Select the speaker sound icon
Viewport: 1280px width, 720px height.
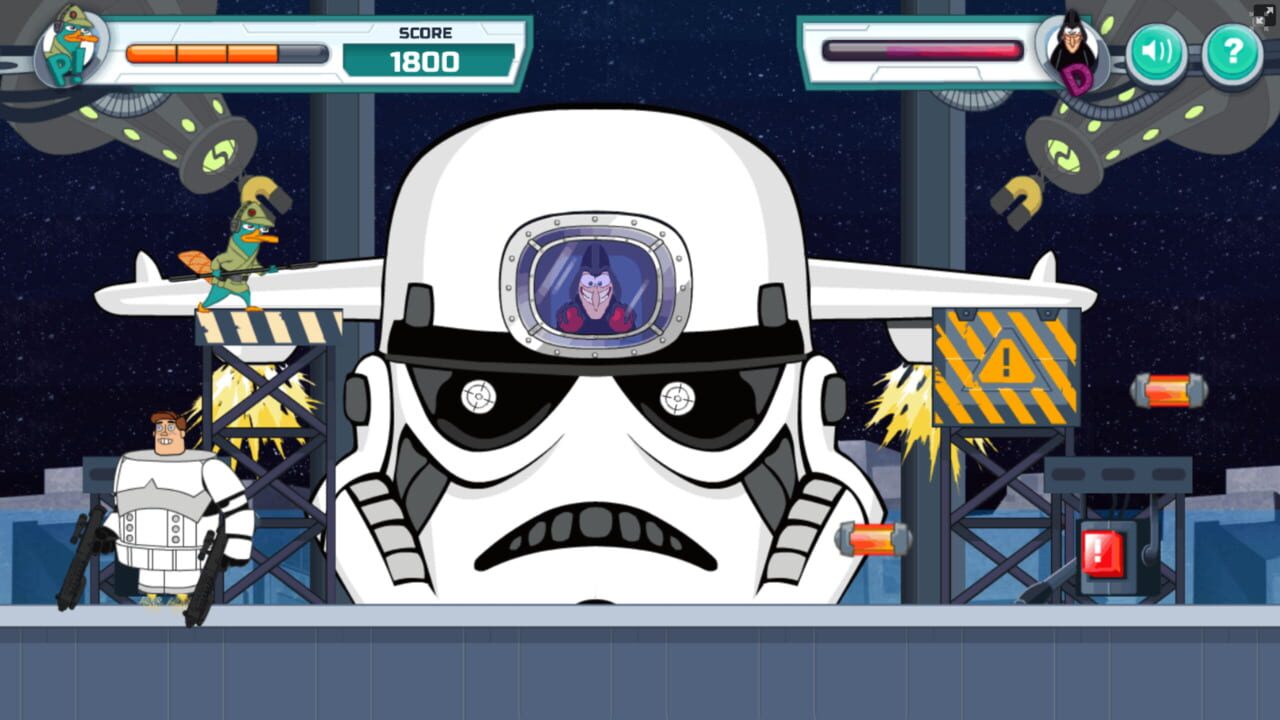click(1155, 52)
